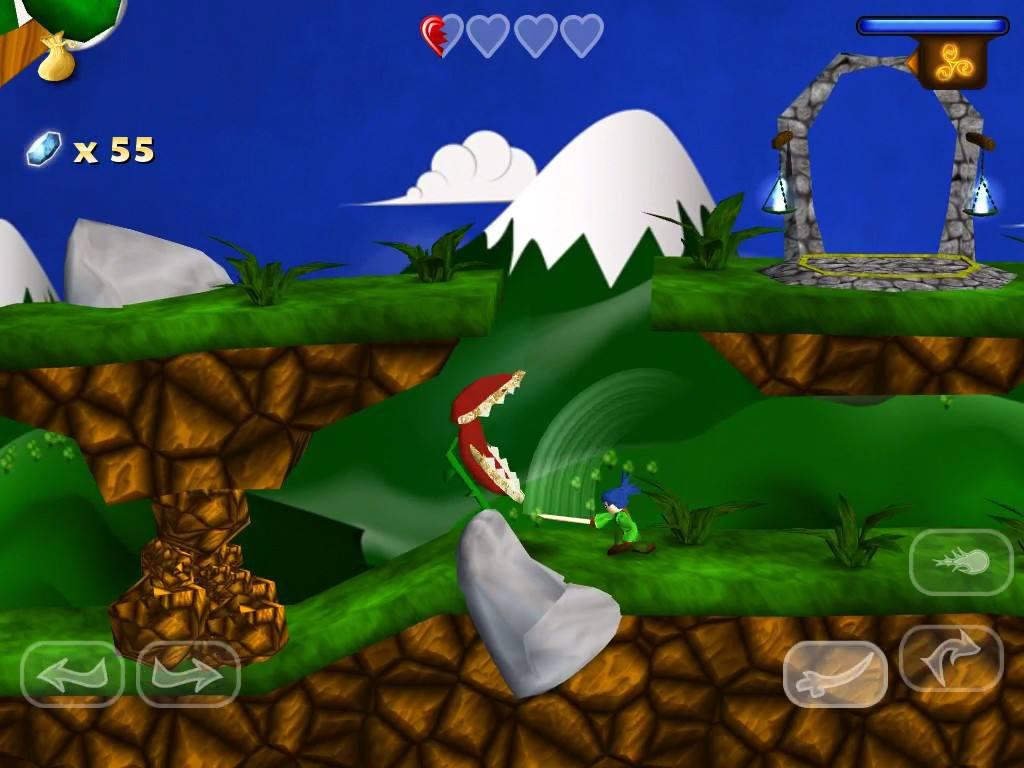Cast a fireball with the spell button
Screen dimensions: 1024x768
(961, 562)
